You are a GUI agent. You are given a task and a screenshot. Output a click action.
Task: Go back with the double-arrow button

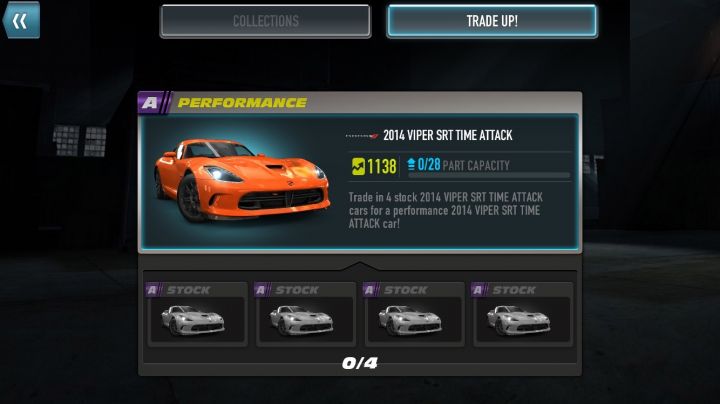click(20, 20)
